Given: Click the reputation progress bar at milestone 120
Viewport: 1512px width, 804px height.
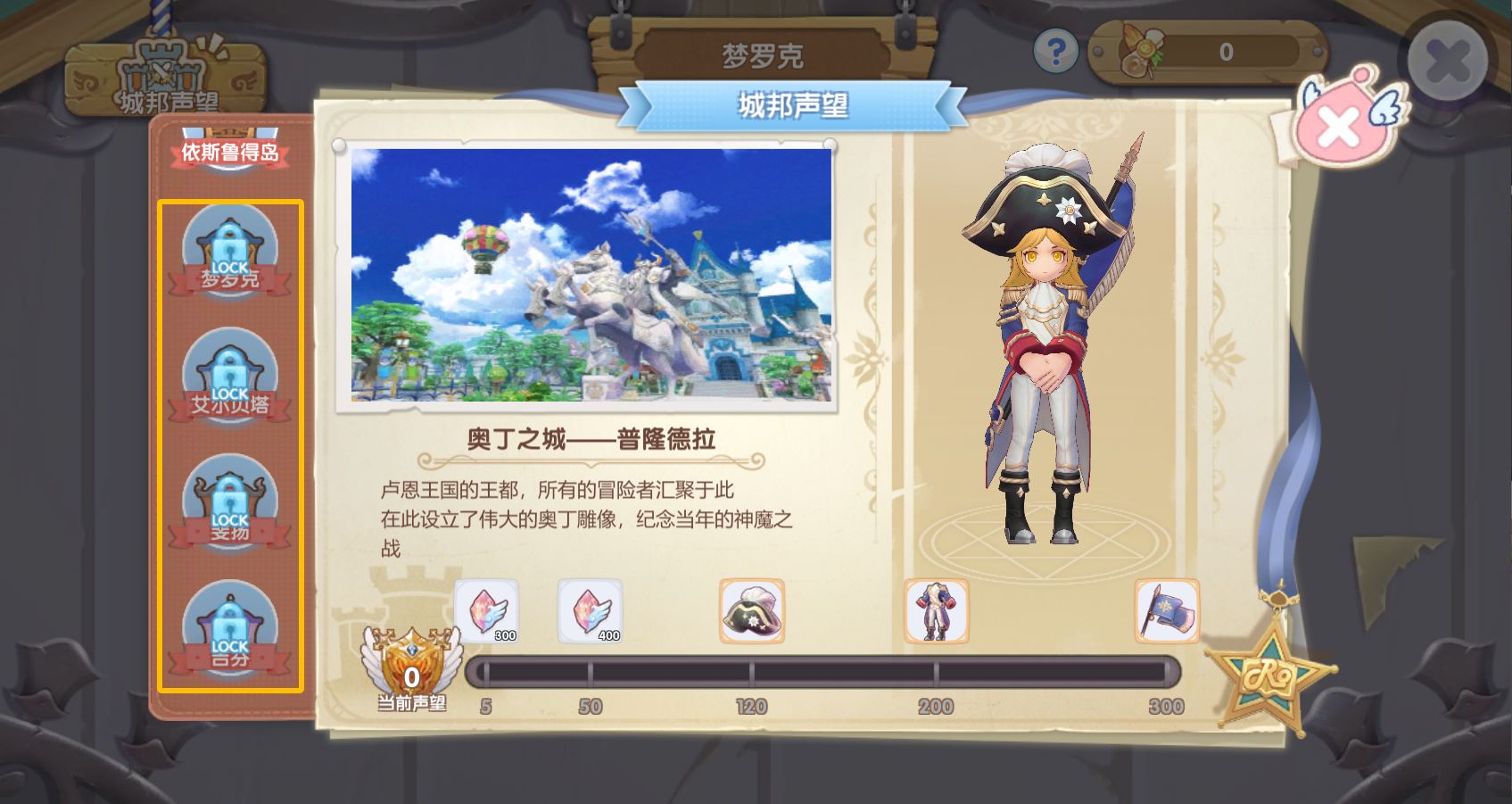Looking at the screenshot, I should coord(756,669).
